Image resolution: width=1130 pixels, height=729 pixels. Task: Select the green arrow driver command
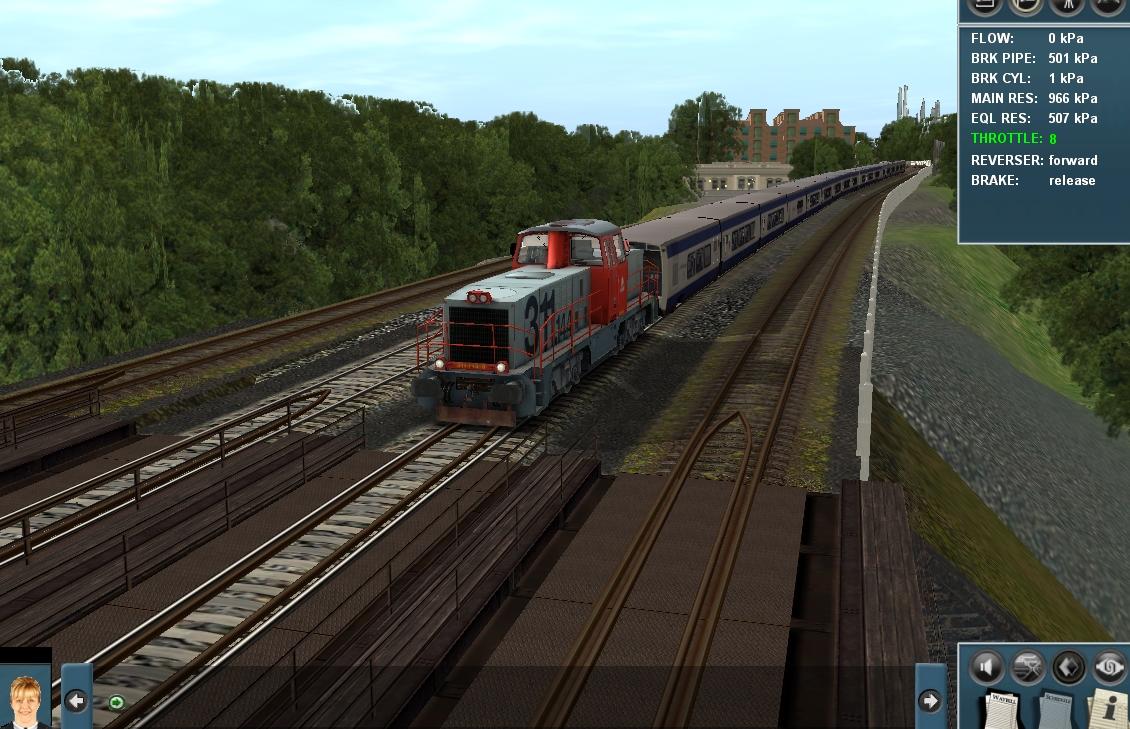coord(116,702)
